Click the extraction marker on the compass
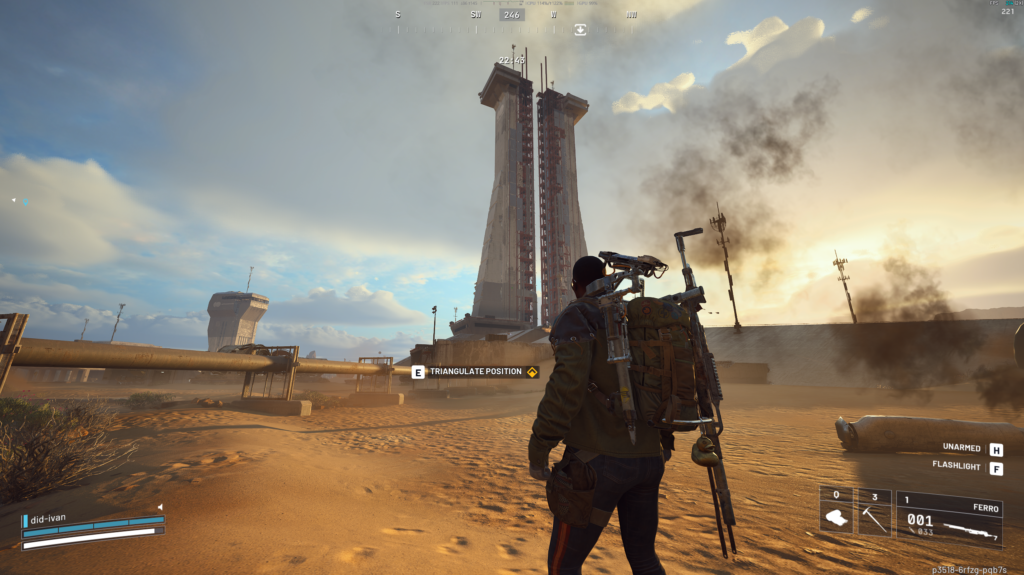The width and height of the screenshot is (1024, 575). click(580, 29)
